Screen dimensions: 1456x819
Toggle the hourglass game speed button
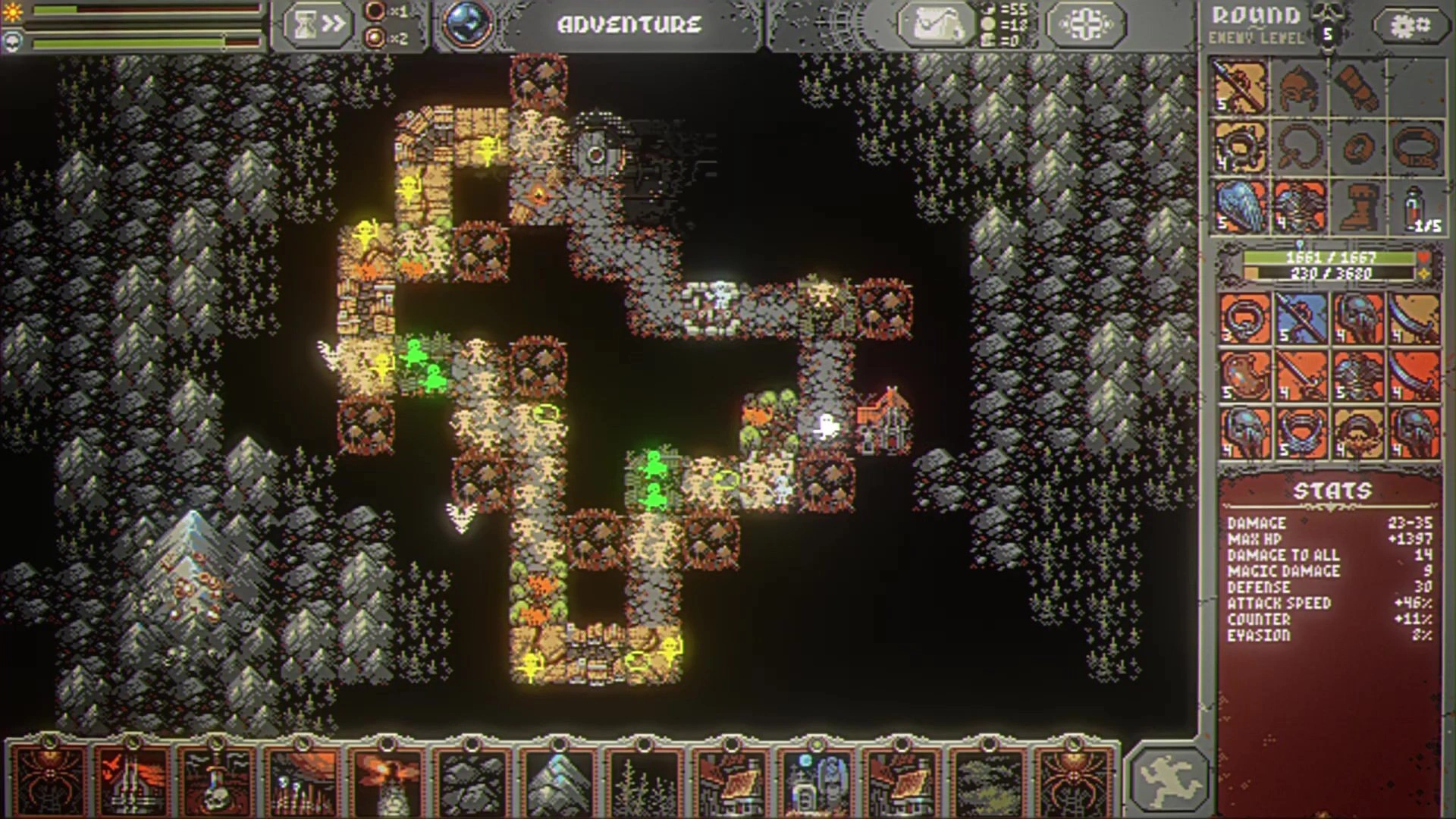(318, 24)
